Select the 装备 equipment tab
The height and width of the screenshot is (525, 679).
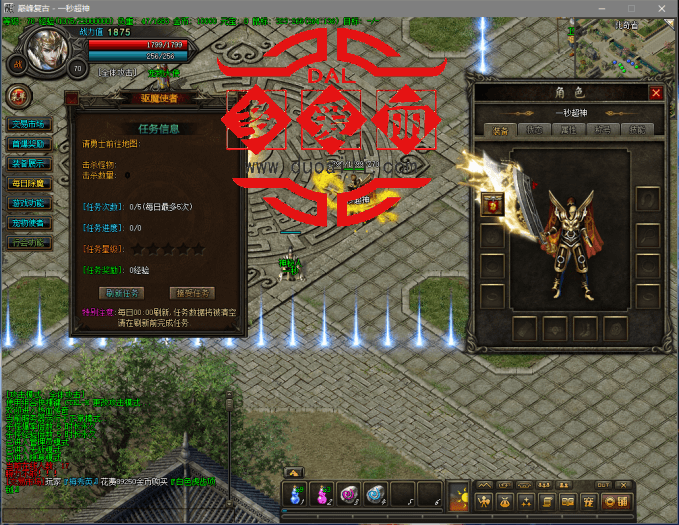pyautogui.click(x=501, y=131)
